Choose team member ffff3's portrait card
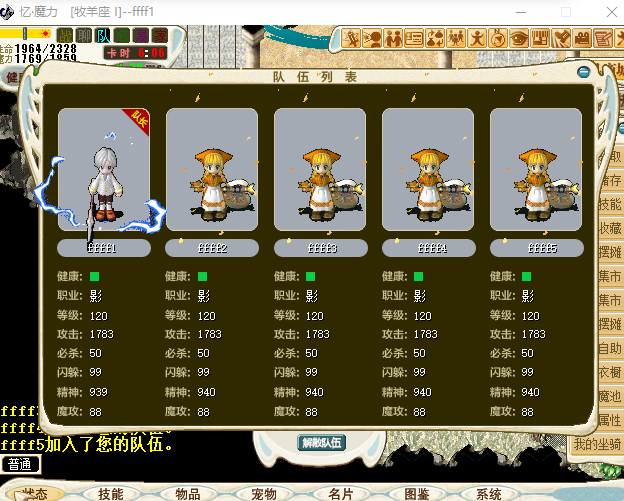The image size is (624, 501). [320, 170]
